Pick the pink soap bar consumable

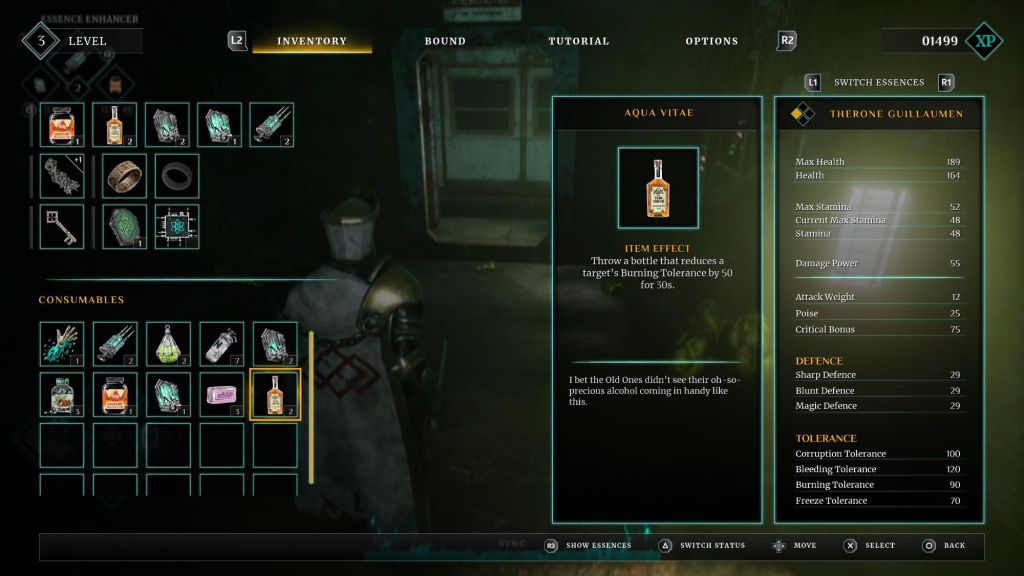221,394
